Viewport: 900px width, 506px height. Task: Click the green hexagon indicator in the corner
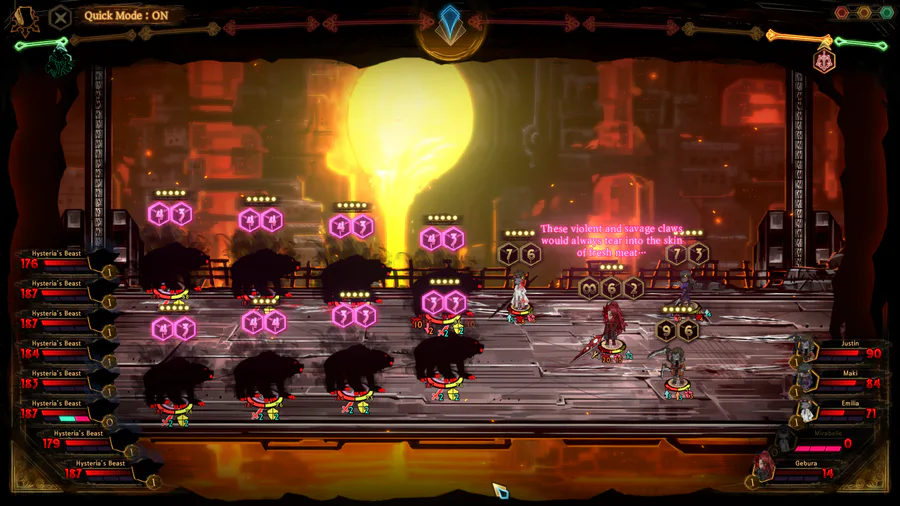tap(886, 13)
